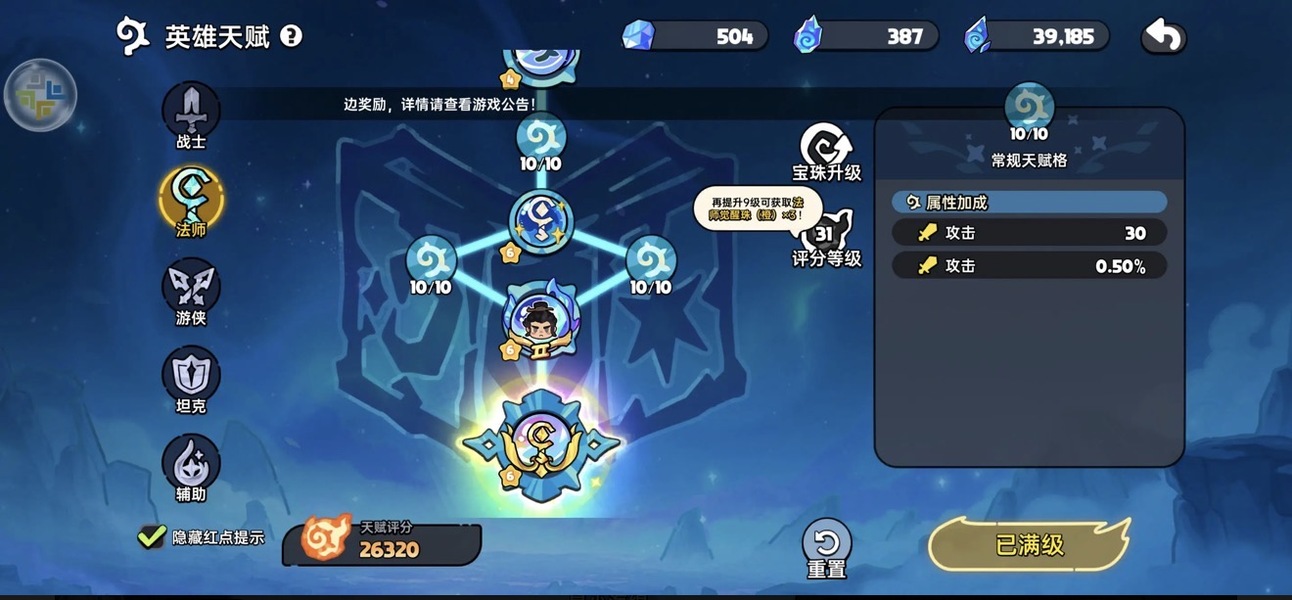The height and width of the screenshot is (600, 1292).
Task: Tap the floating bubble icon near the top-left corner
Action: pyautogui.click(x=41, y=95)
